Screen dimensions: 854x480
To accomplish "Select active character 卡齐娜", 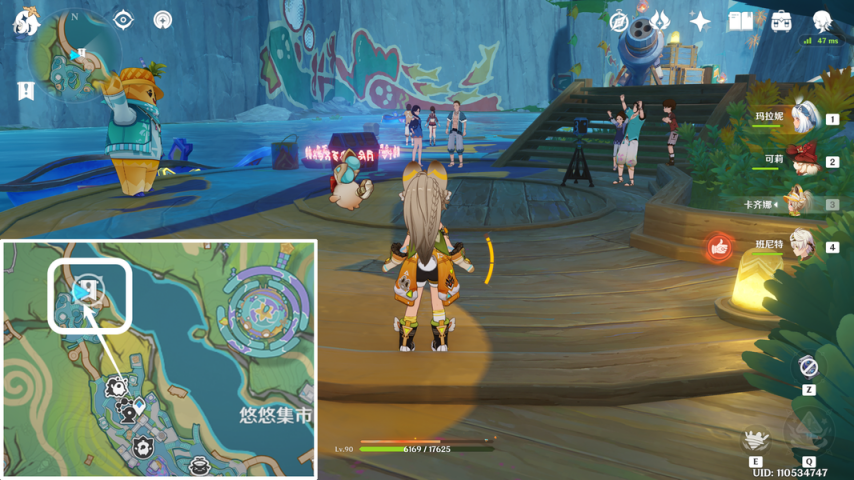I will click(x=797, y=203).
